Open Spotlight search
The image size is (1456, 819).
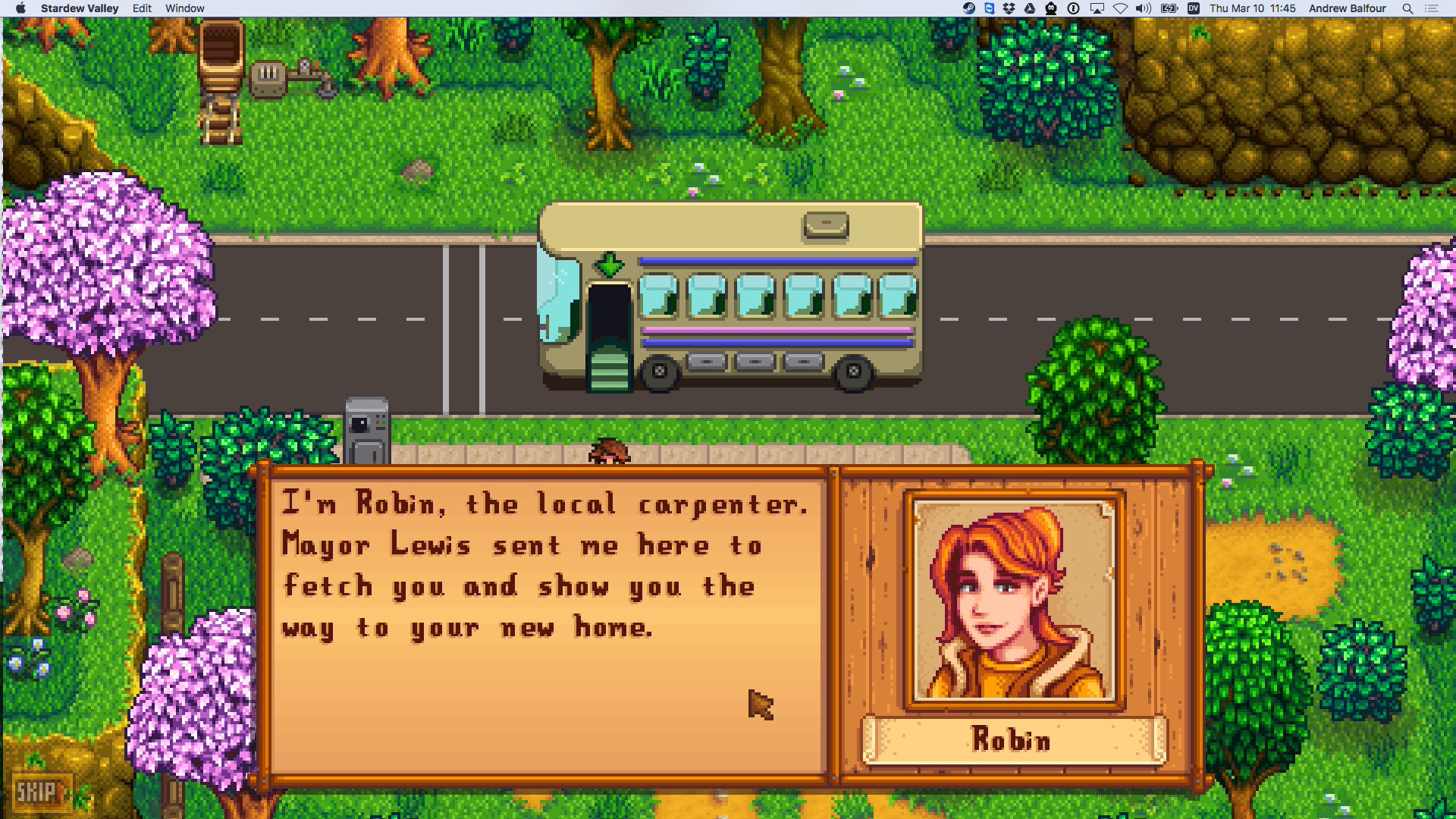pyautogui.click(x=1406, y=8)
